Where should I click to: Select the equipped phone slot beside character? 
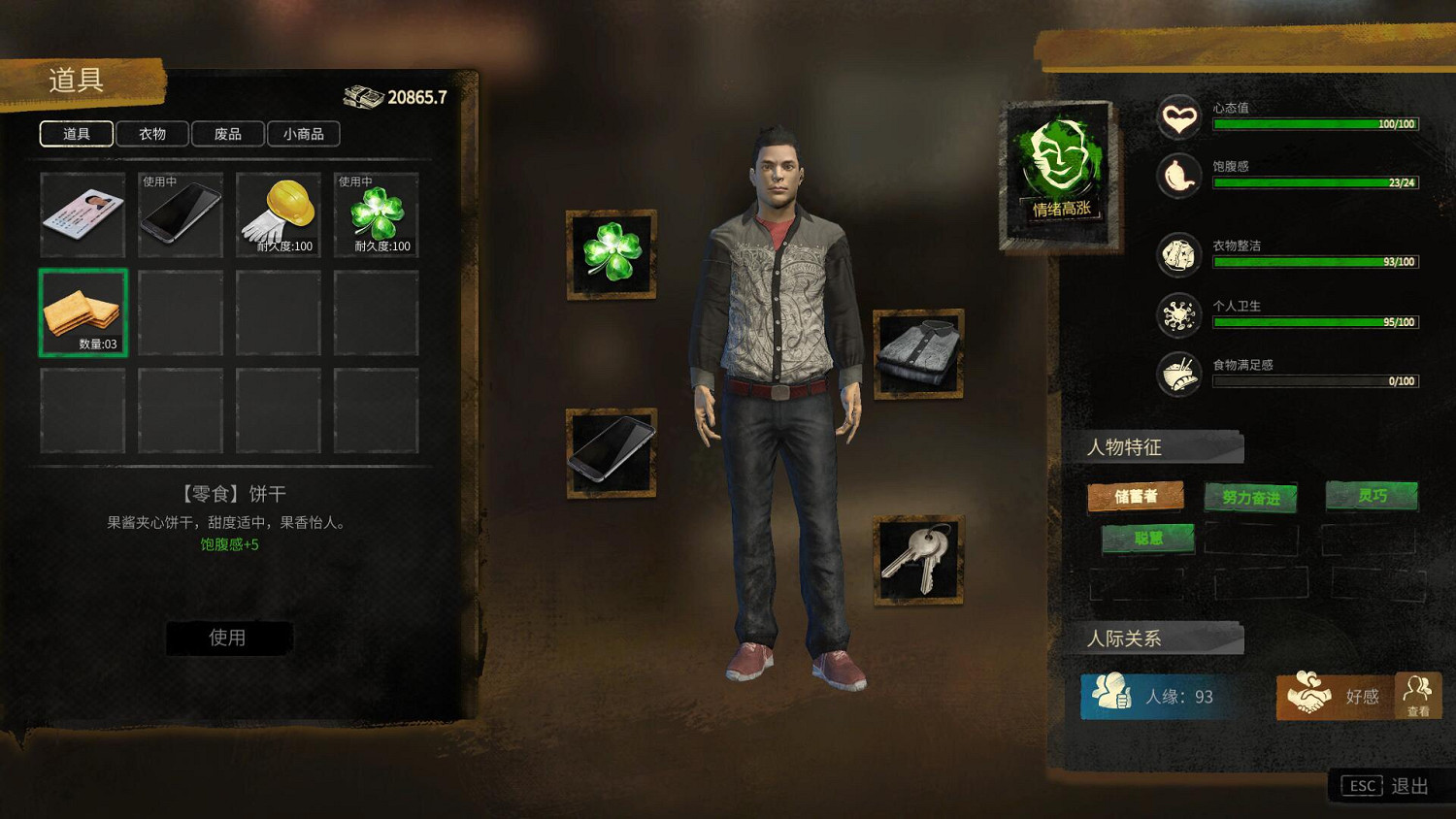(x=612, y=453)
